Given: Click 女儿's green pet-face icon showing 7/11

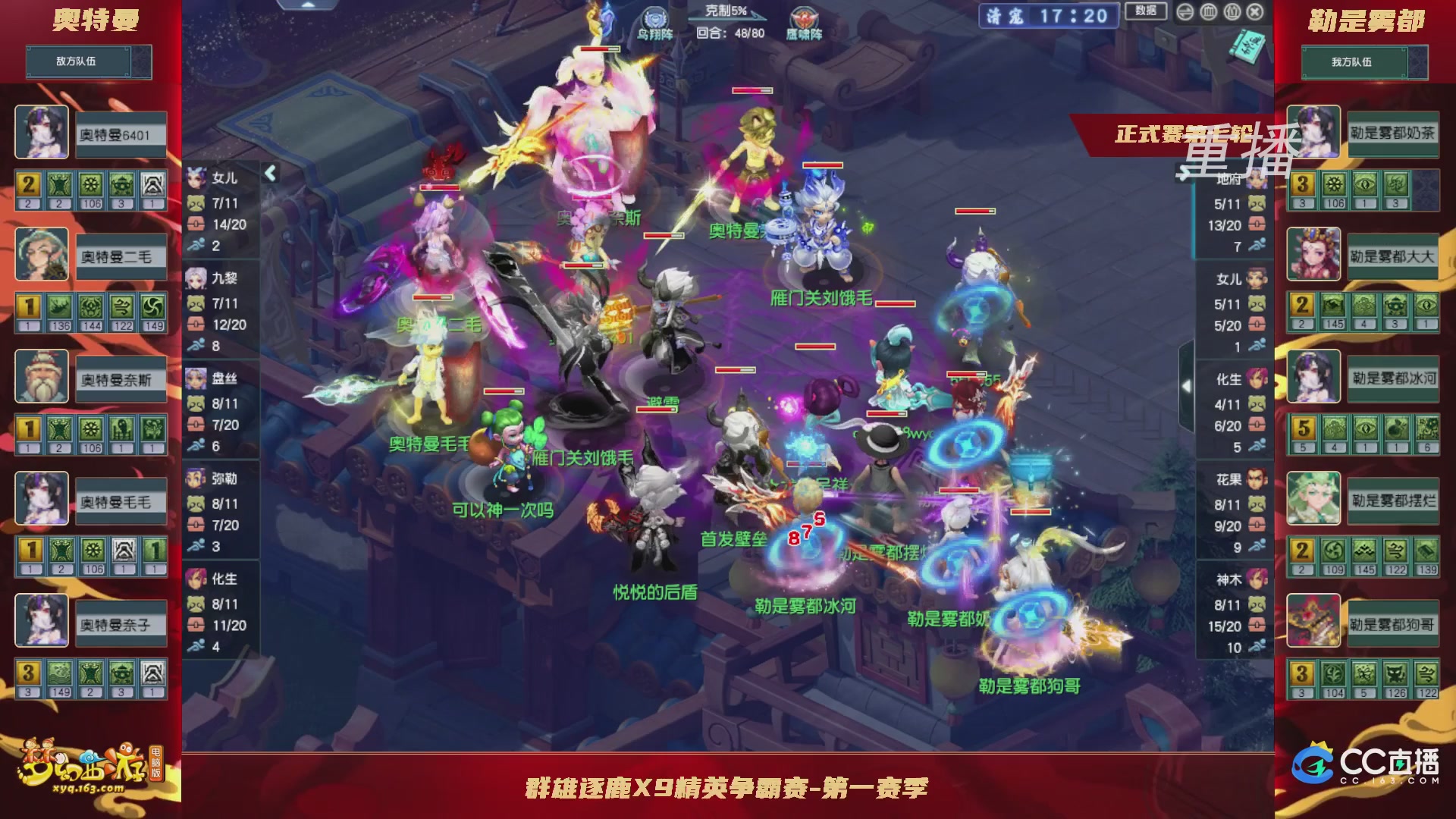Looking at the screenshot, I should click(196, 202).
